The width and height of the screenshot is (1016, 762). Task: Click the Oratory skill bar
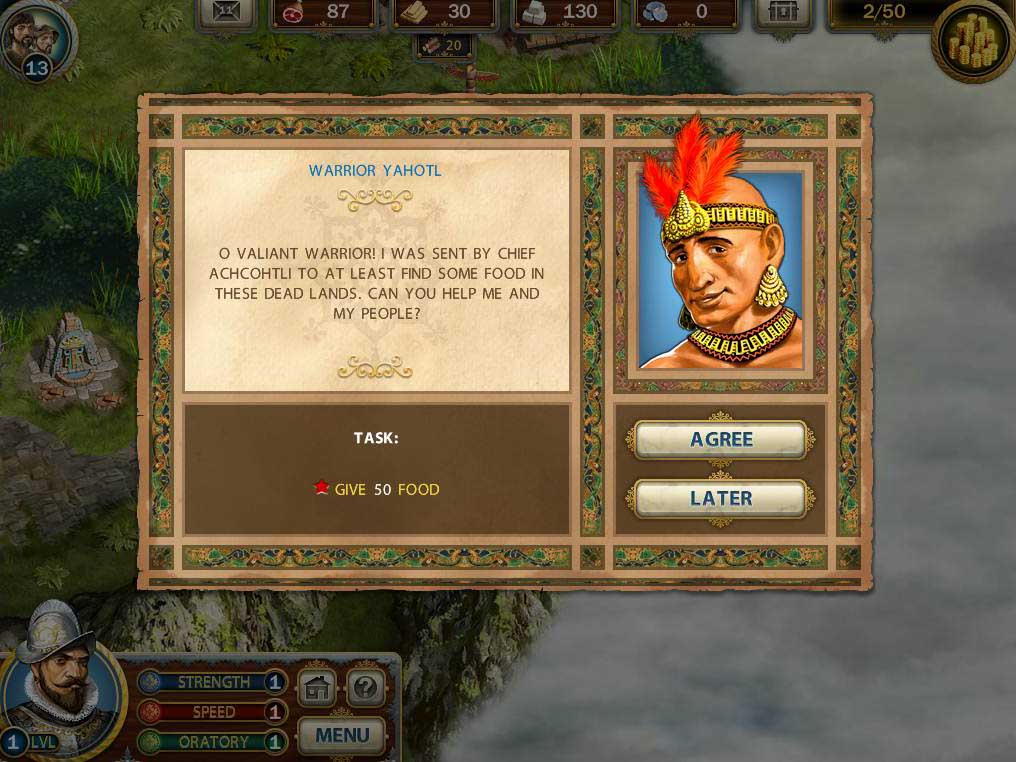(x=213, y=742)
